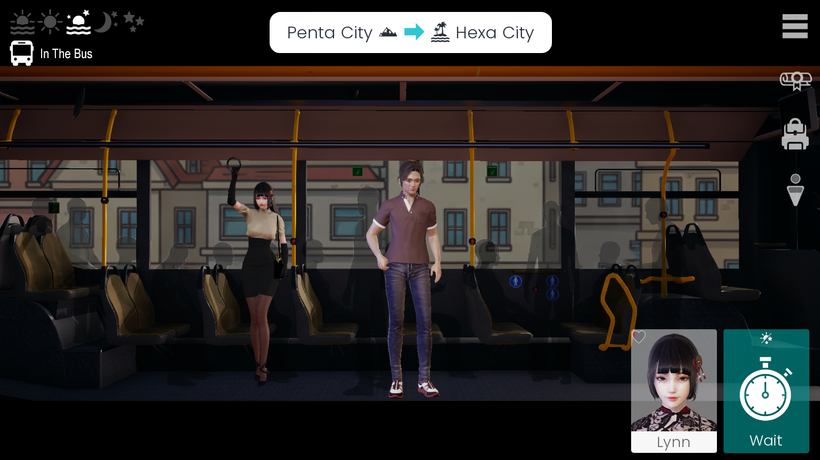The image size is (820, 460).
Task: Open the backpack inventory
Action: (795, 134)
